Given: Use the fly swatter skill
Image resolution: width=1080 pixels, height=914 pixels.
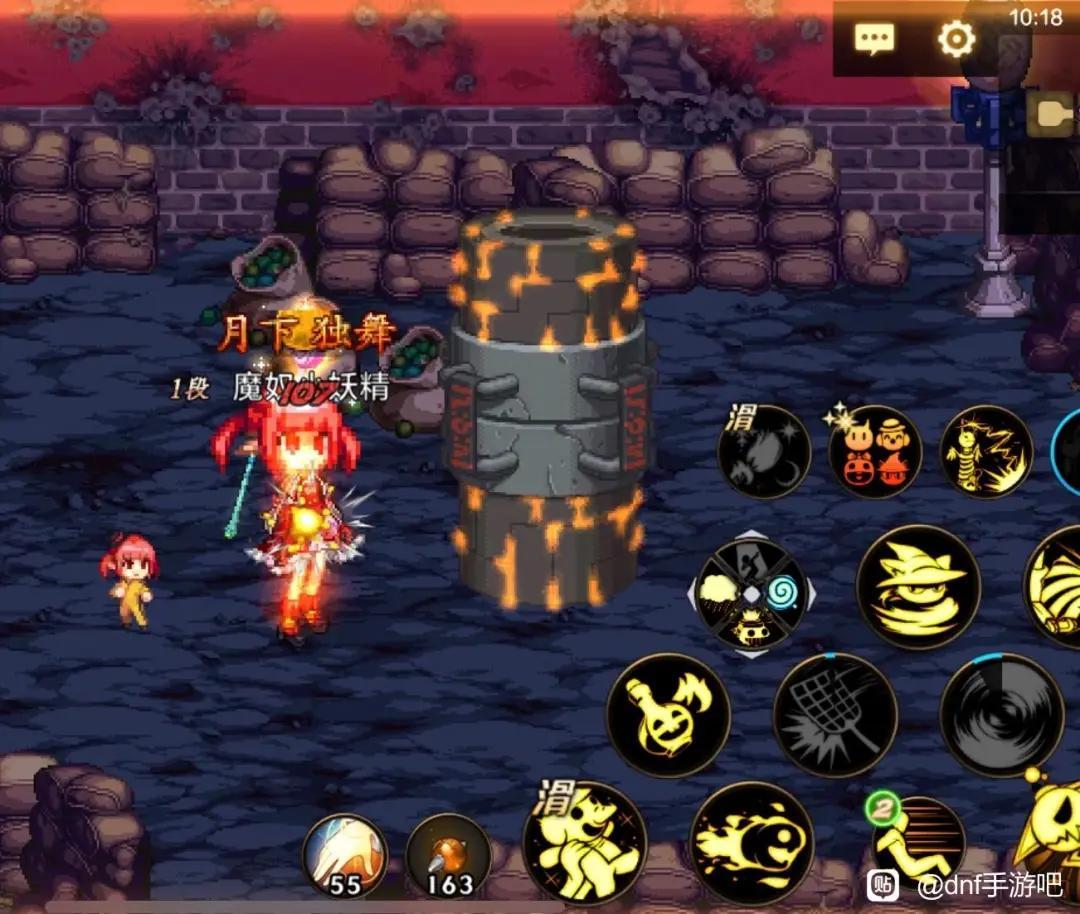Looking at the screenshot, I should [835, 715].
